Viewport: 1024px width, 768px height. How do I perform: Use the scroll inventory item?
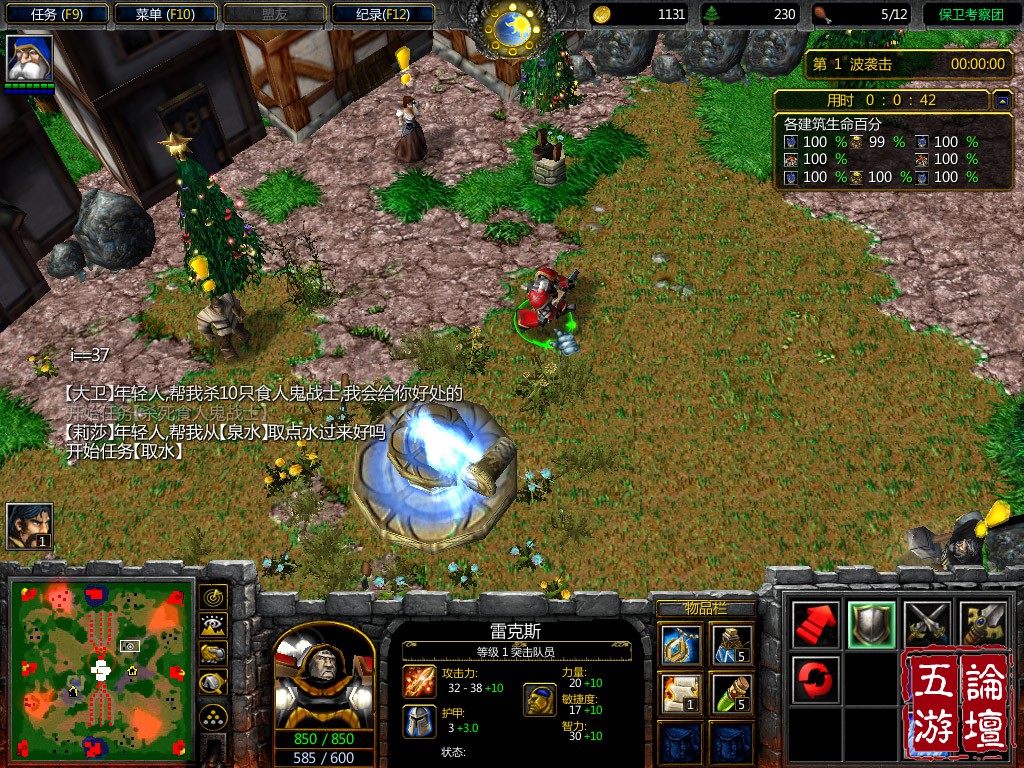point(680,694)
